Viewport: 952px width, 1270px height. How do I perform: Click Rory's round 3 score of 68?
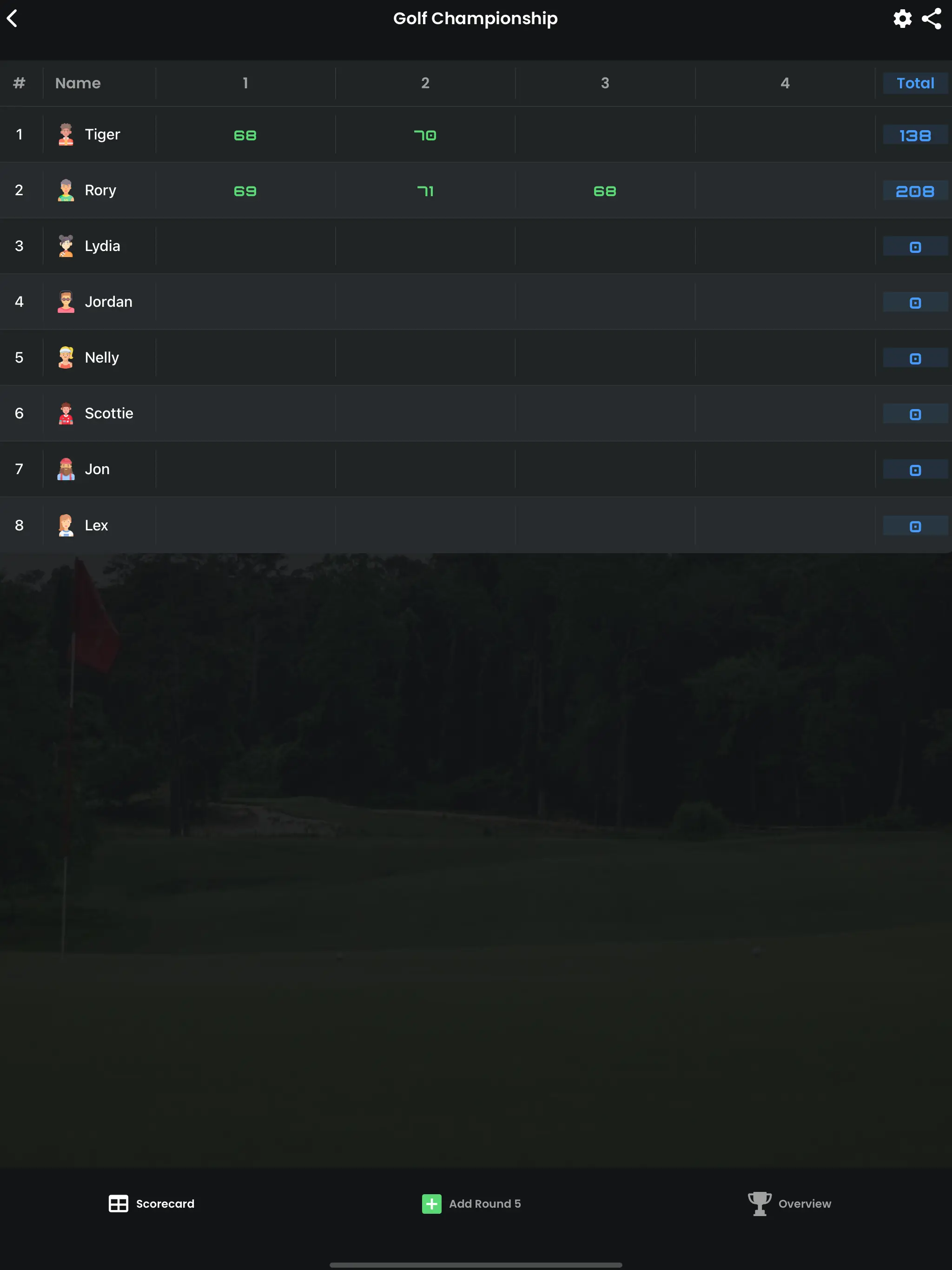[x=605, y=191]
